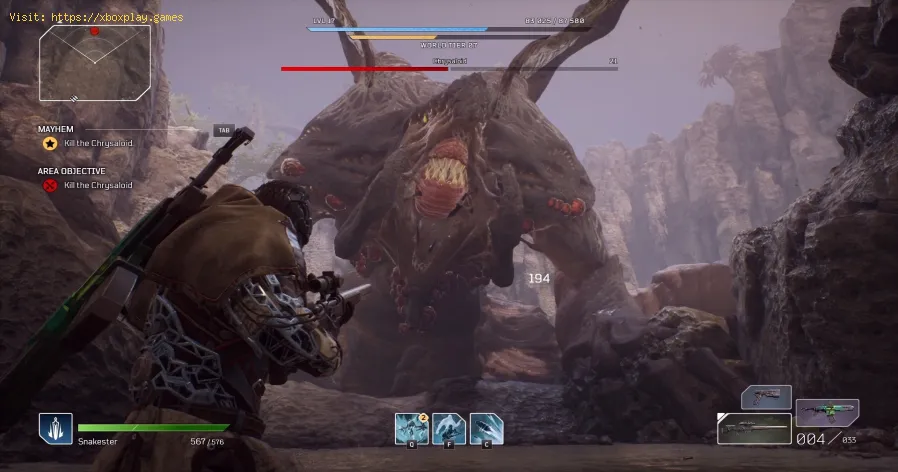898x472 pixels.
Task: Select the equipped sniper rifle weapon slot
Action: coord(754,429)
